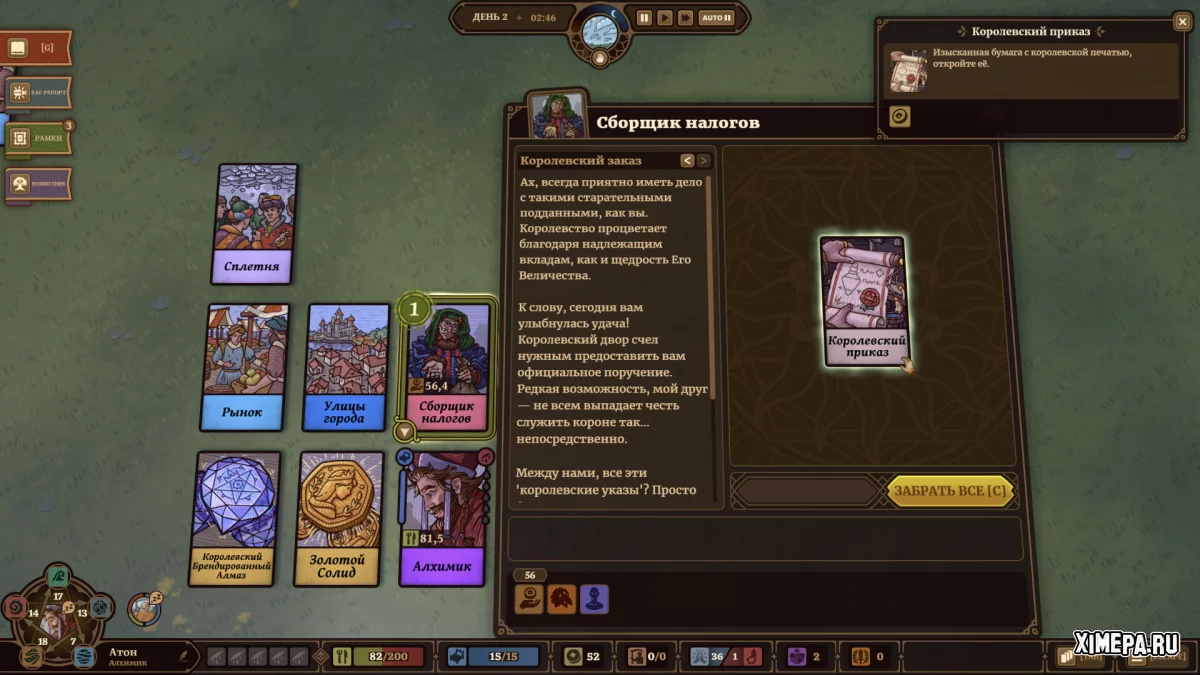Select the 'Королевский Брендированный Алмаз' card
The image size is (1200, 675).
237,517
